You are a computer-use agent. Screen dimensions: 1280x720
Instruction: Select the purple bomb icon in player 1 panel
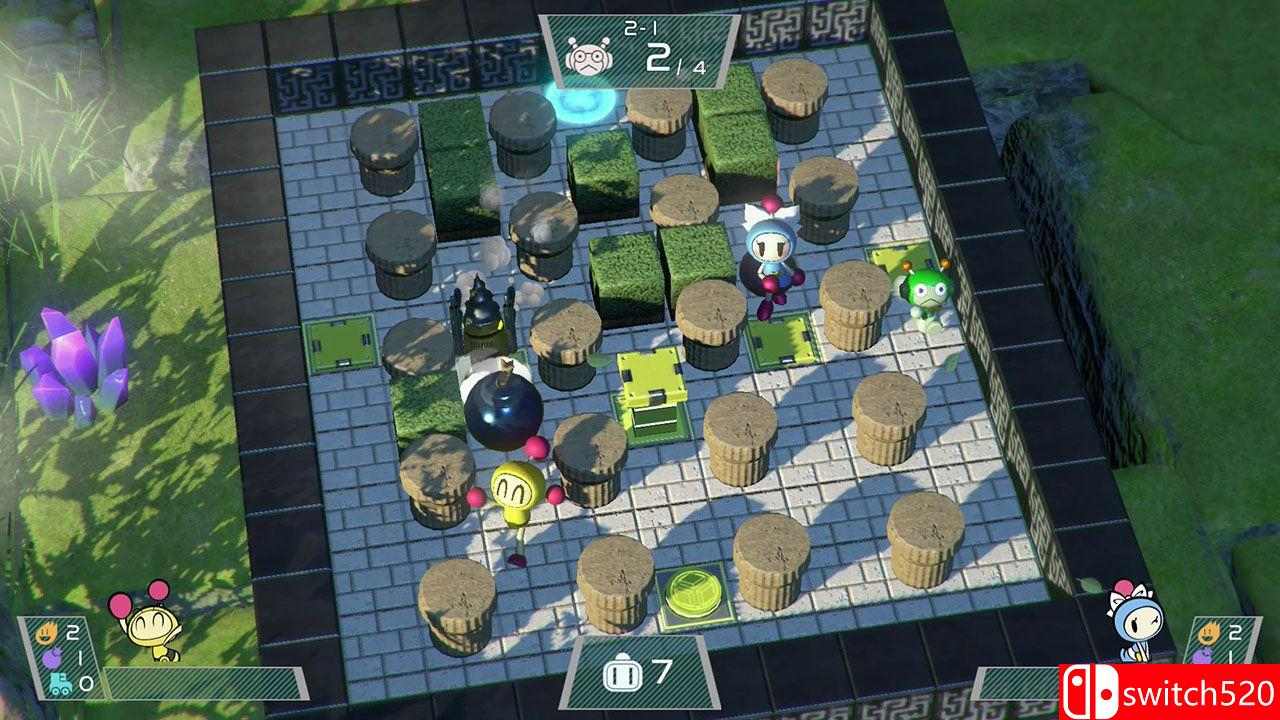pos(52,658)
